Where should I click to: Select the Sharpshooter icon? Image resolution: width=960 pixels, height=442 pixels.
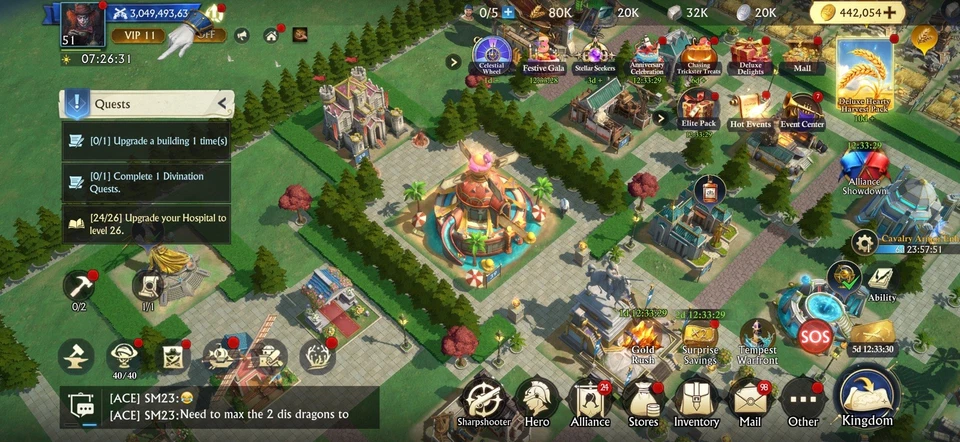[484, 398]
